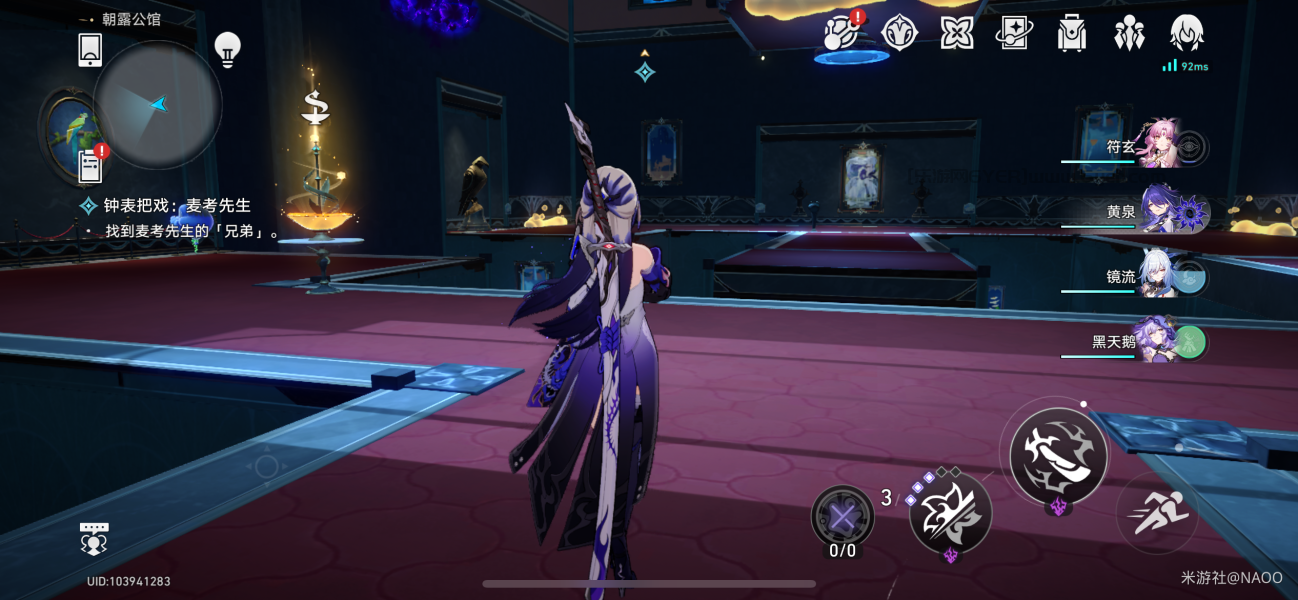
Task: Open the character head icon
Action: [x=1186, y=33]
